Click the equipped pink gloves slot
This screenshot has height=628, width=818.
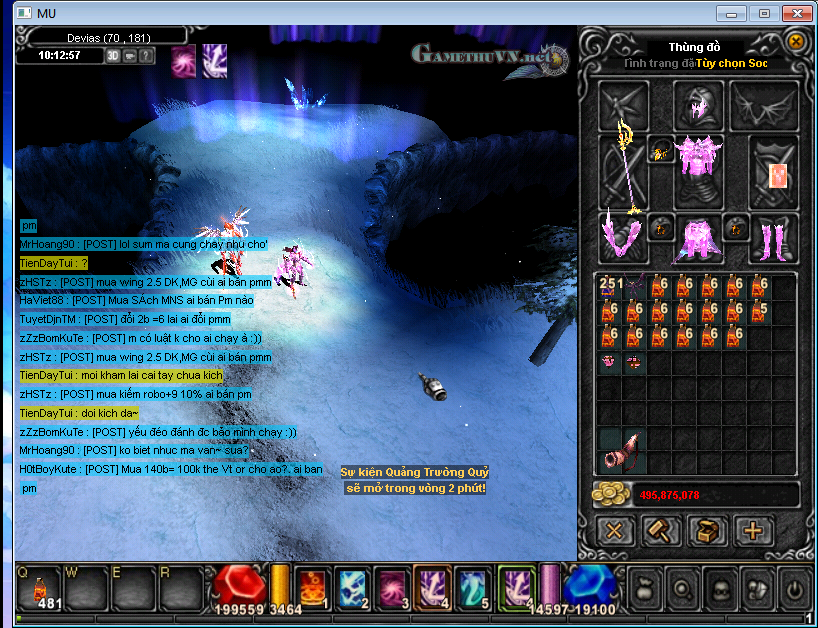622,237
